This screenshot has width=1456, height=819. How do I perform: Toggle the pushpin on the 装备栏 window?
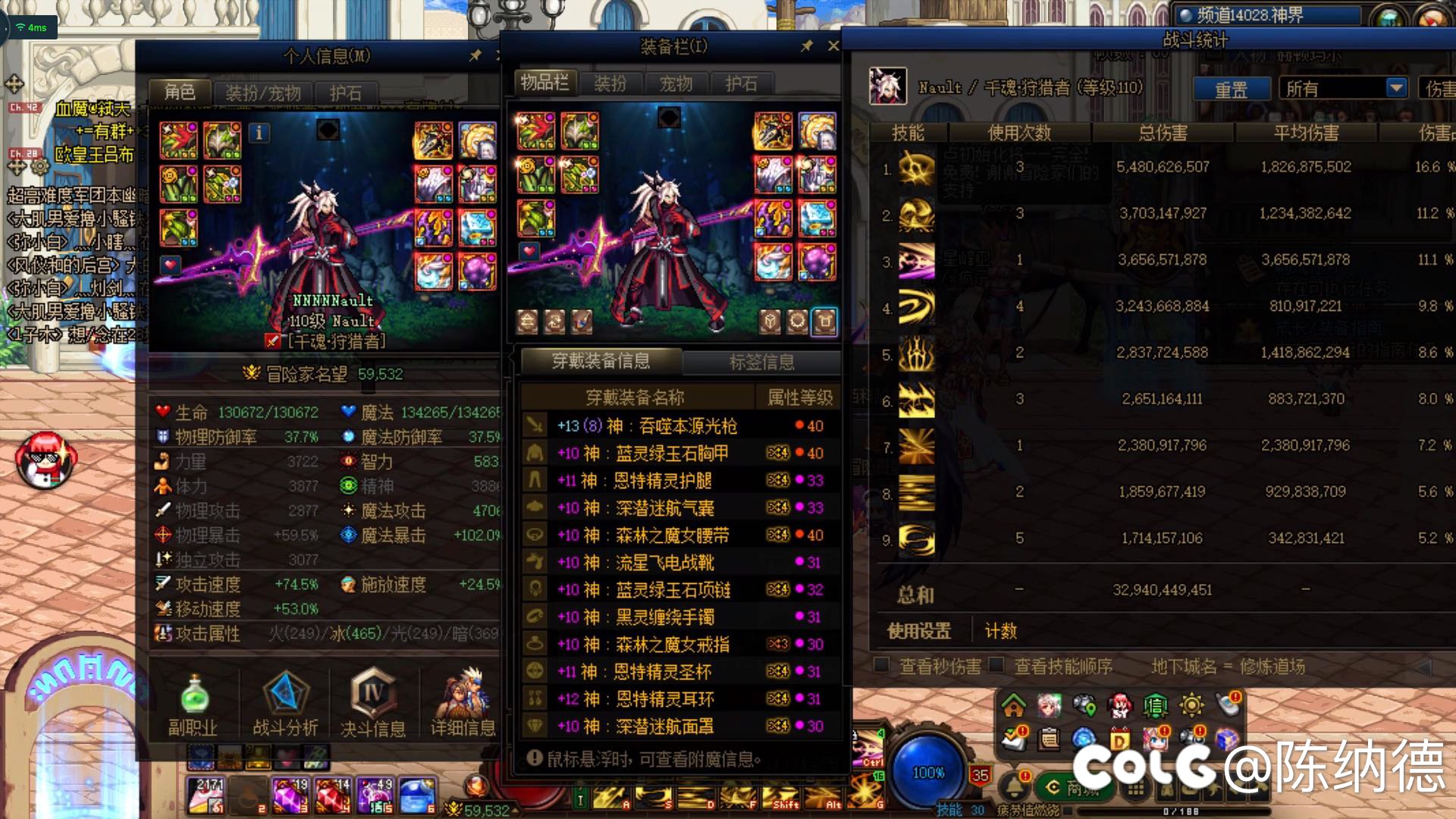[x=805, y=45]
